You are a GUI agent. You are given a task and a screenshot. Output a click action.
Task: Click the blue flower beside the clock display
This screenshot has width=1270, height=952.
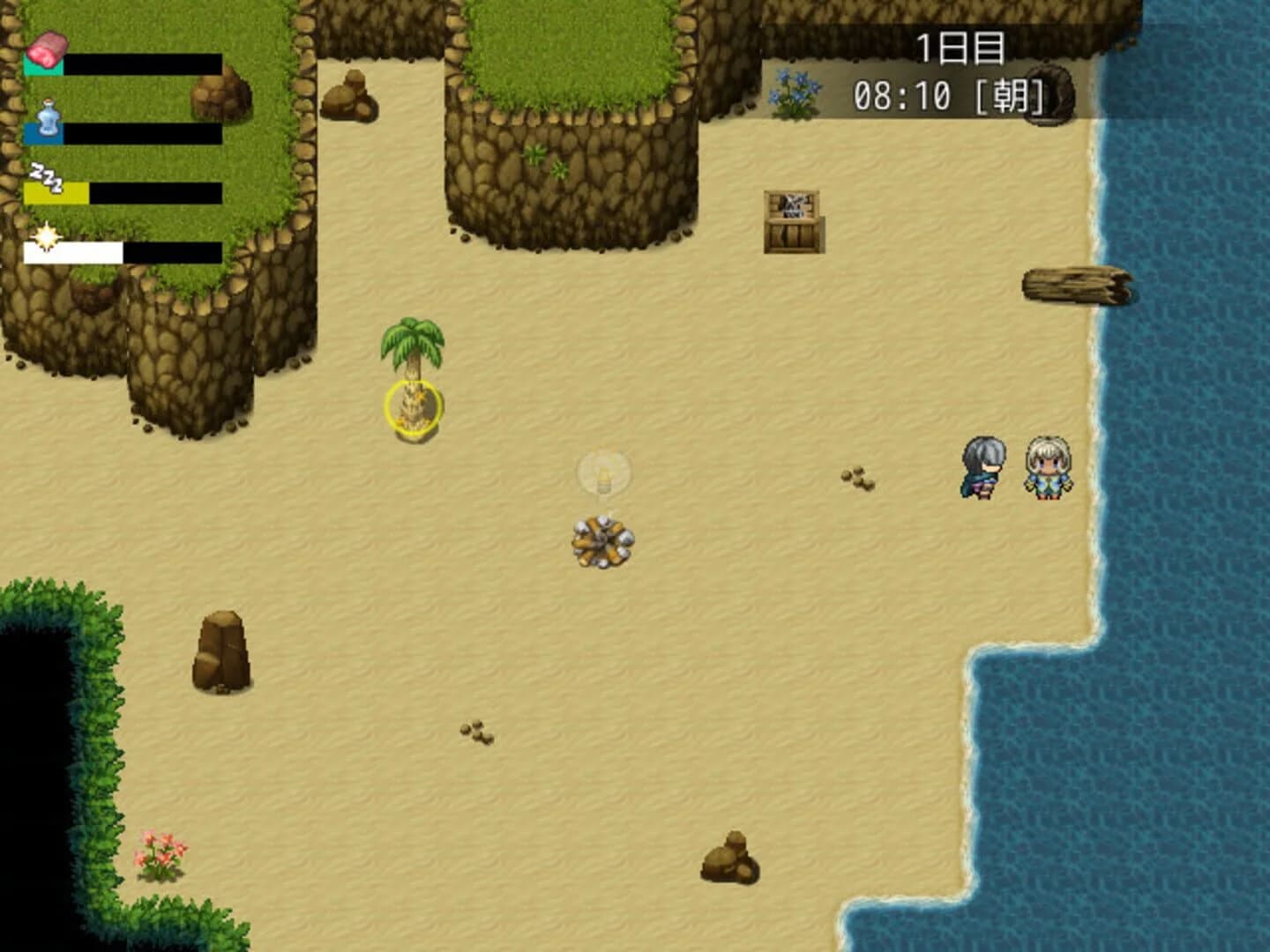click(794, 93)
